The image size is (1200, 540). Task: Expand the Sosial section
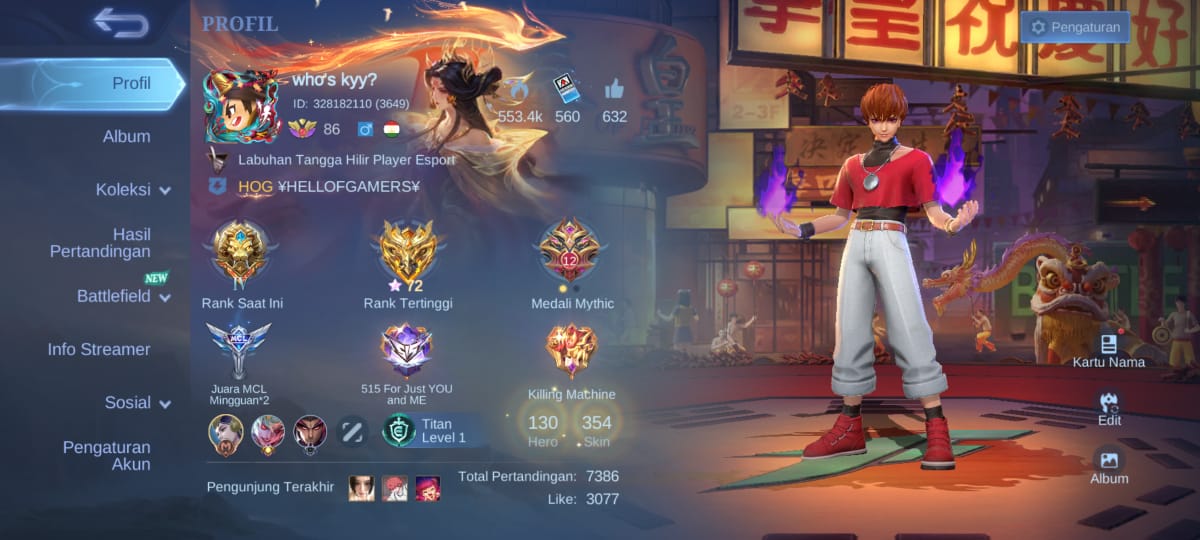point(137,403)
